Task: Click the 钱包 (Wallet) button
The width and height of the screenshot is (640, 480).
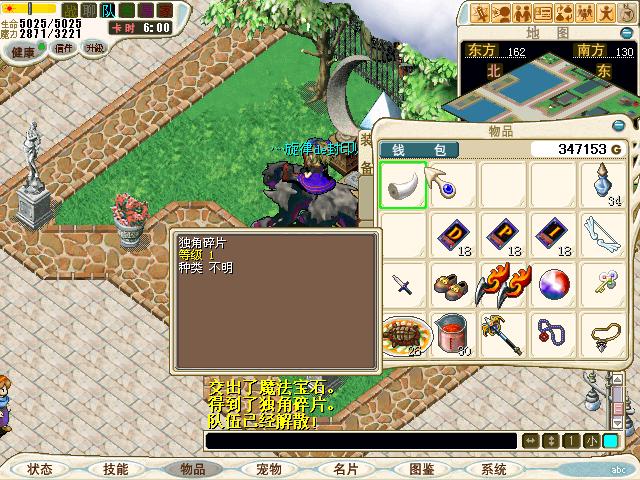Action: (x=420, y=149)
